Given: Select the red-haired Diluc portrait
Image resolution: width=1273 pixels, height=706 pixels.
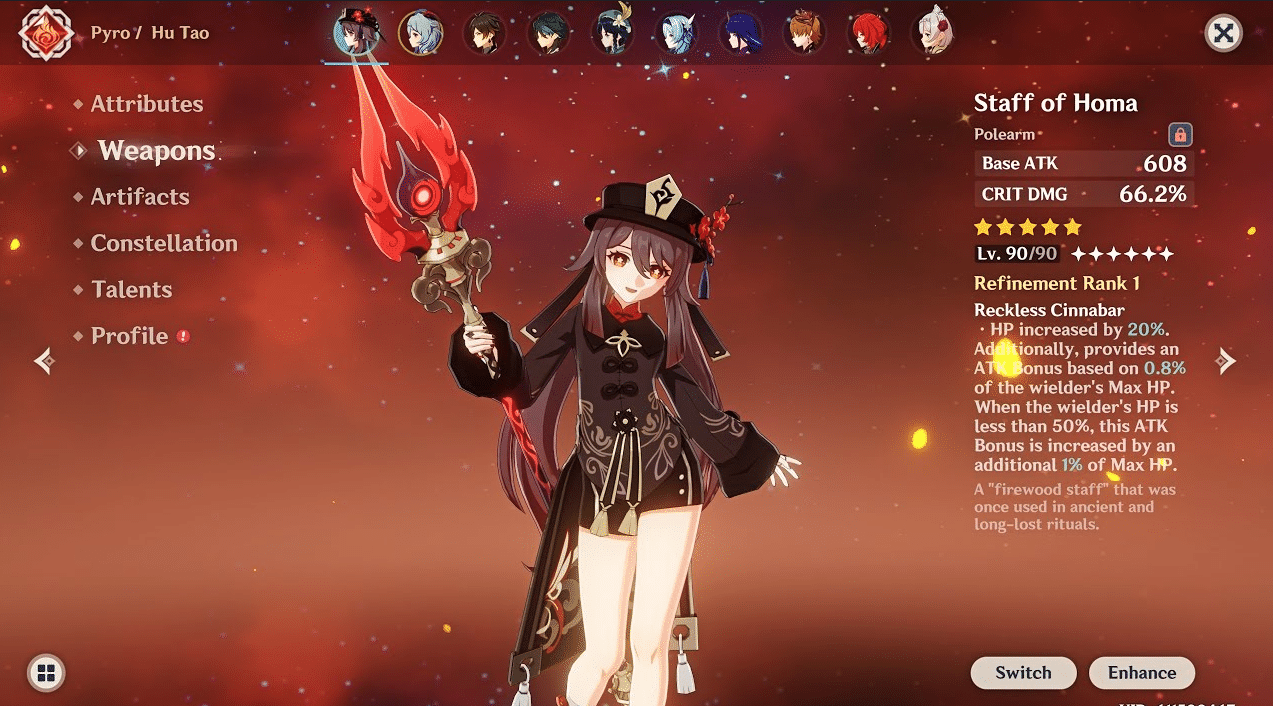Looking at the screenshot, I should click(x=868, y=33).
